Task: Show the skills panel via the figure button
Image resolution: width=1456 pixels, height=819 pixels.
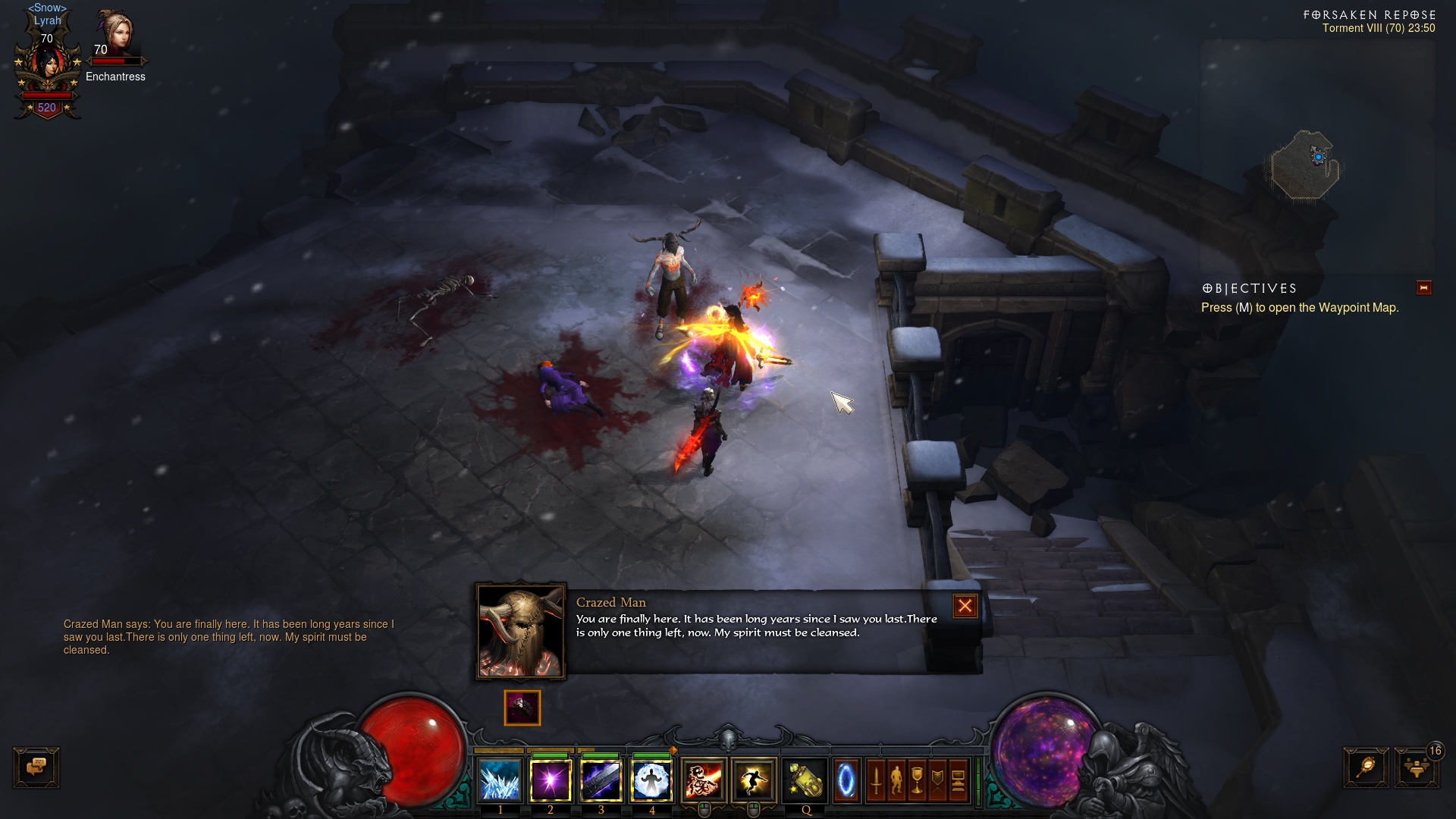Action: pyautogui.click(x=896, y=780)
